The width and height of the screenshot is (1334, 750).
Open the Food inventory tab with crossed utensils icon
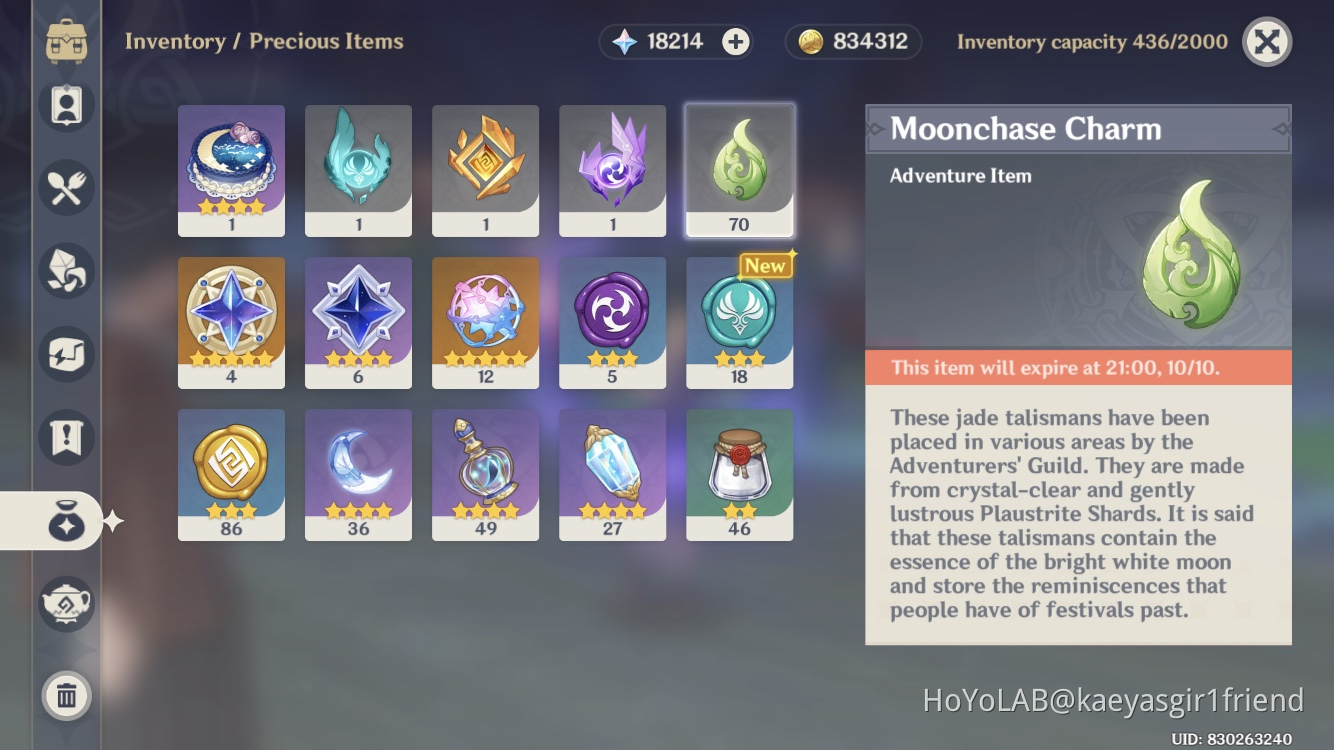[66, 186]
